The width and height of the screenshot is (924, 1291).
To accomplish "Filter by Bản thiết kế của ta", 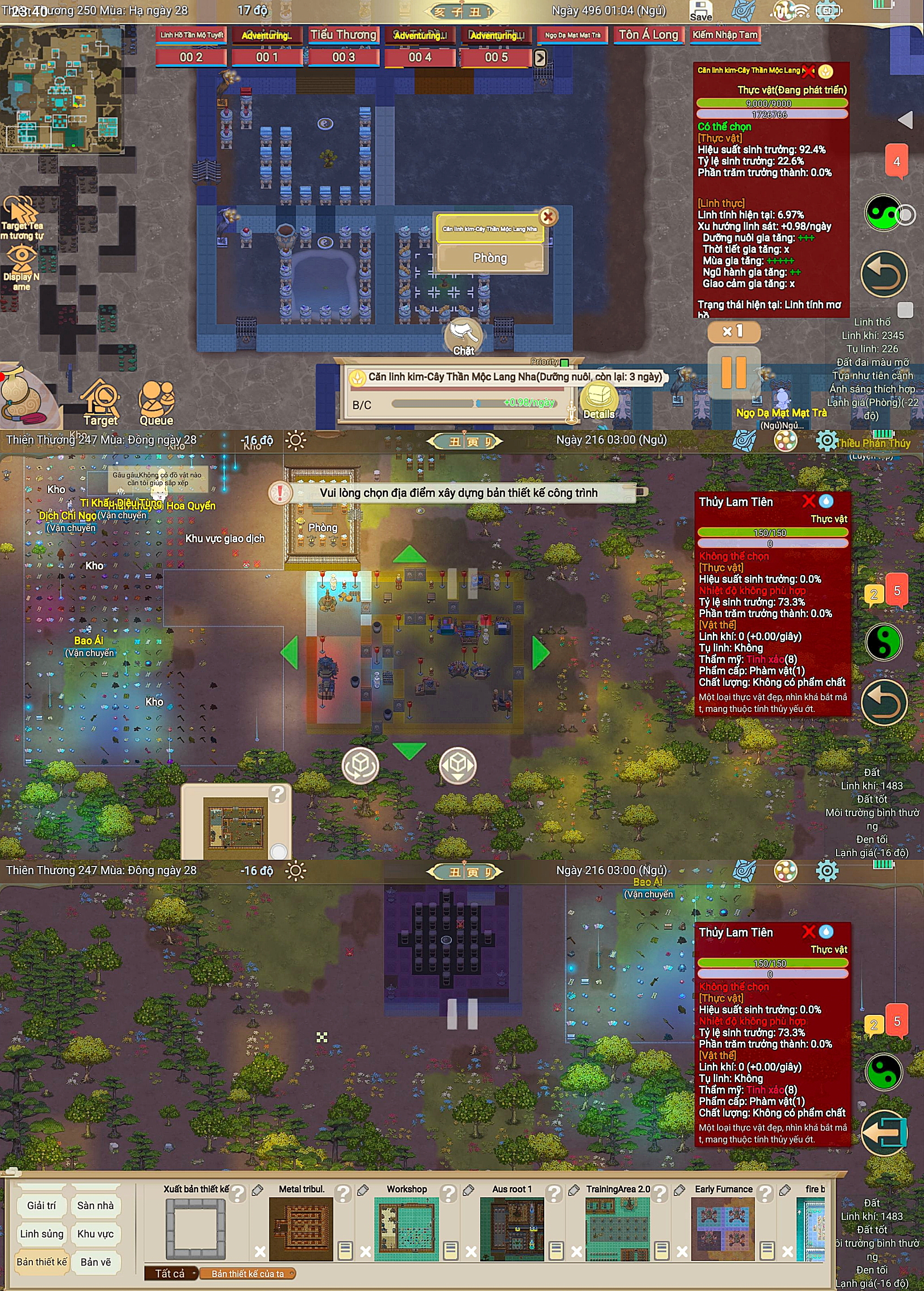I will (x=248, y=1274).
